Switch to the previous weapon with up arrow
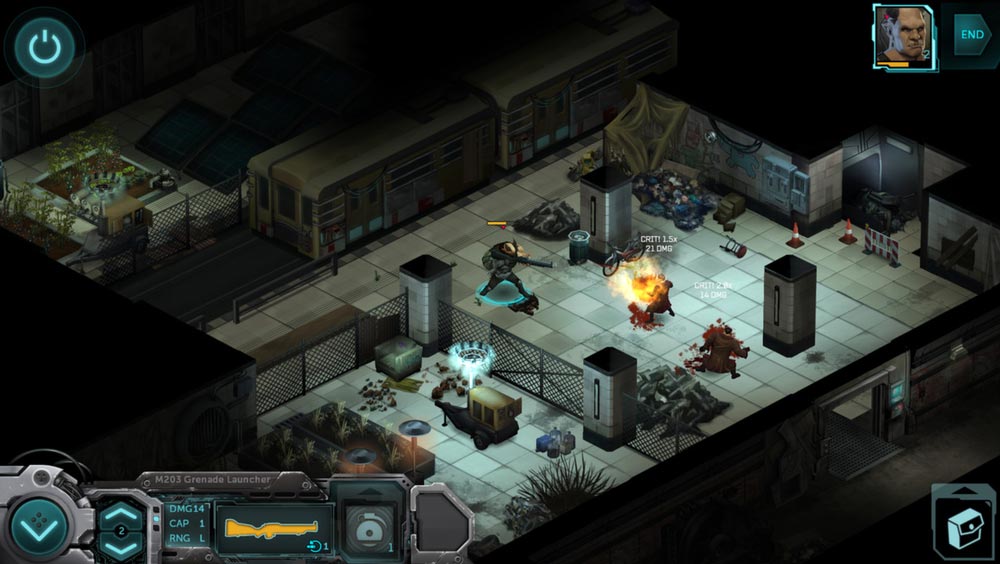This screenshot has width=1000, height=564. pyautogui.click(x=121, y=512)
